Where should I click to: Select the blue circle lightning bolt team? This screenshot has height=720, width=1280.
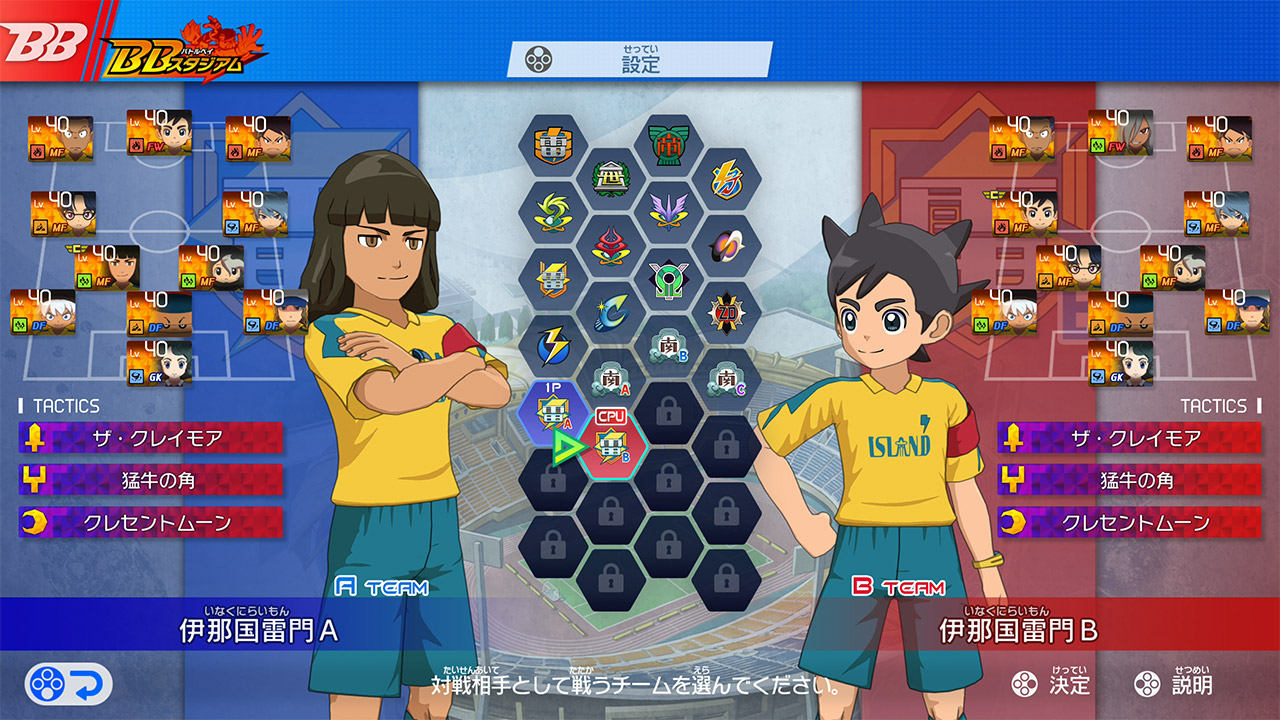(553, 345)
